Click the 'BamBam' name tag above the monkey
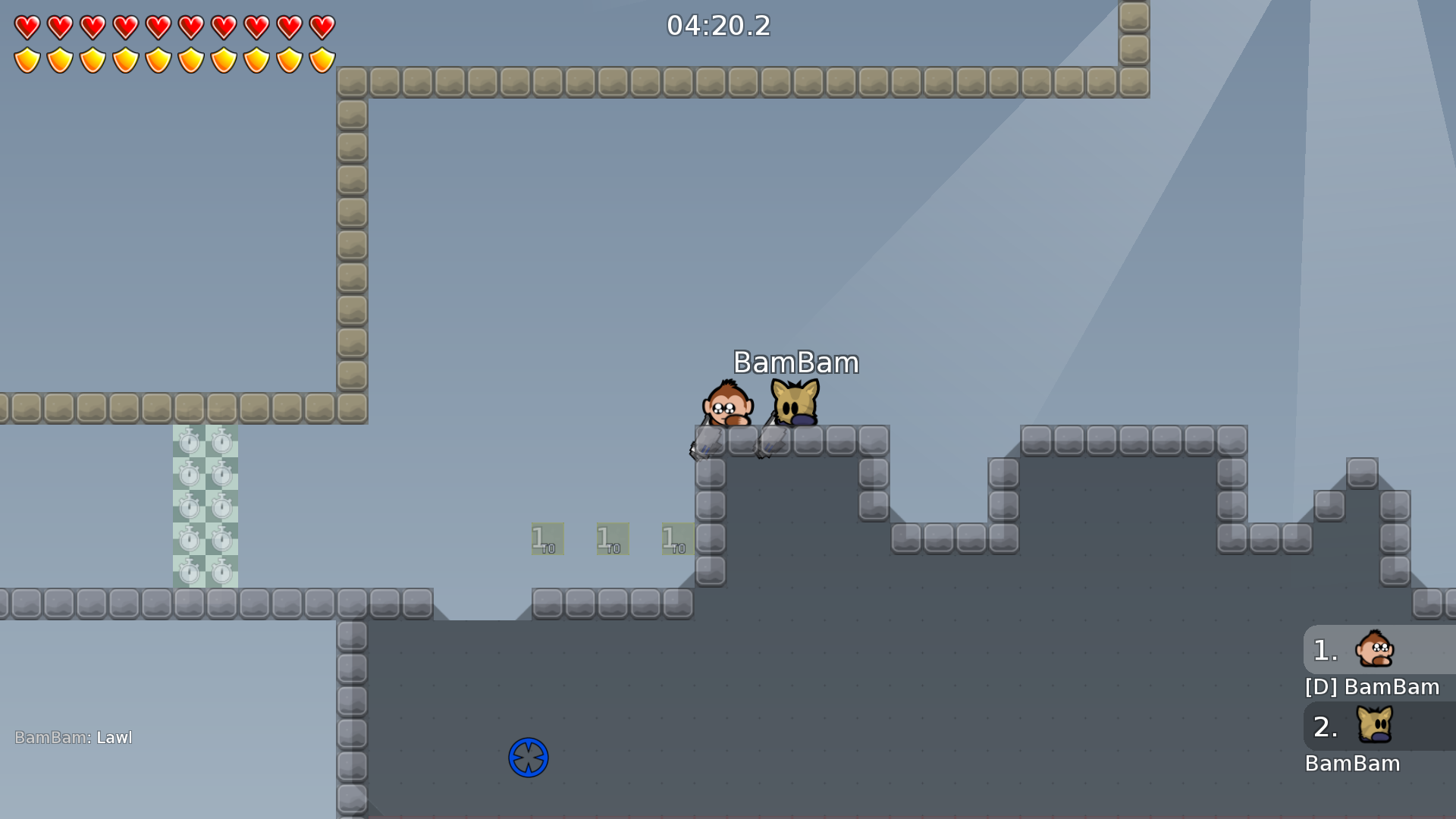The image size is (1456, 819). (x=795, y=362)
